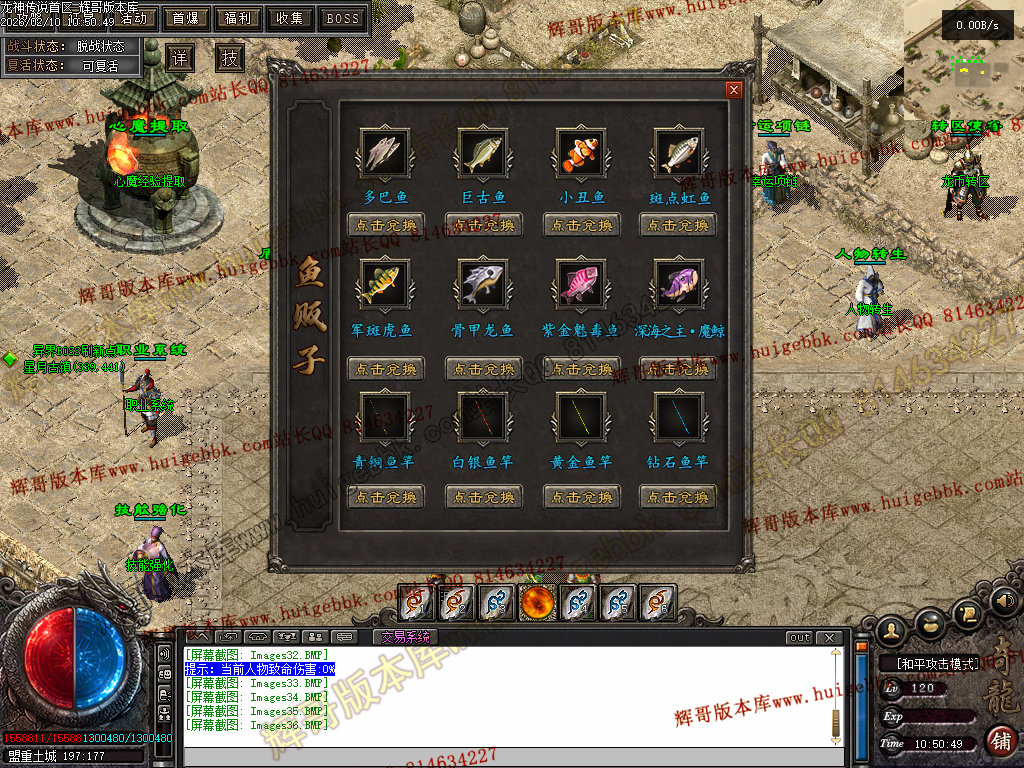Redeem the 白银鱼竿 silver fishing rod
Viewport: 1024px width, 768px height.
(x=484, y=497)
